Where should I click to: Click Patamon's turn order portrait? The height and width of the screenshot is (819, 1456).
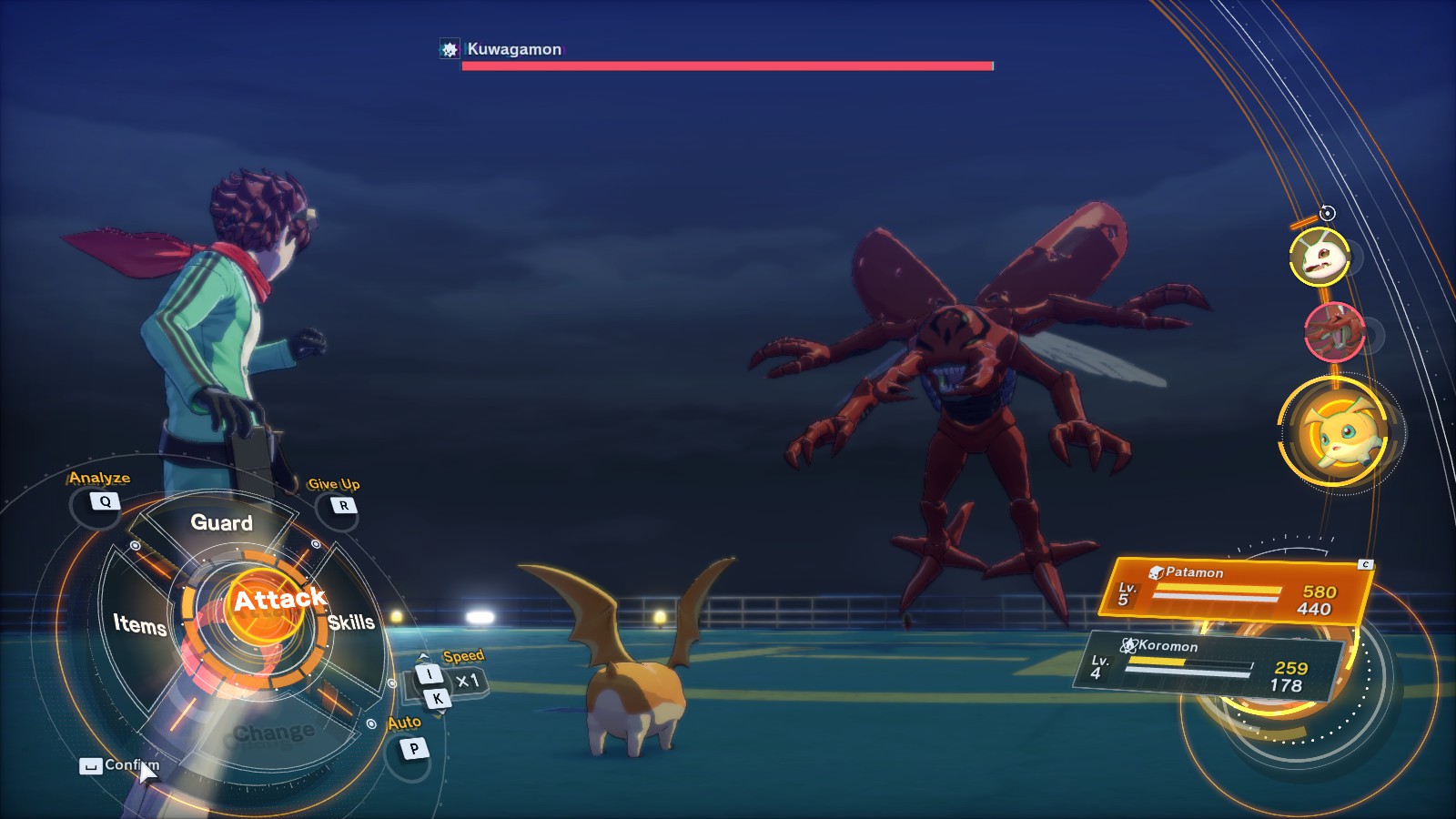1335,433
